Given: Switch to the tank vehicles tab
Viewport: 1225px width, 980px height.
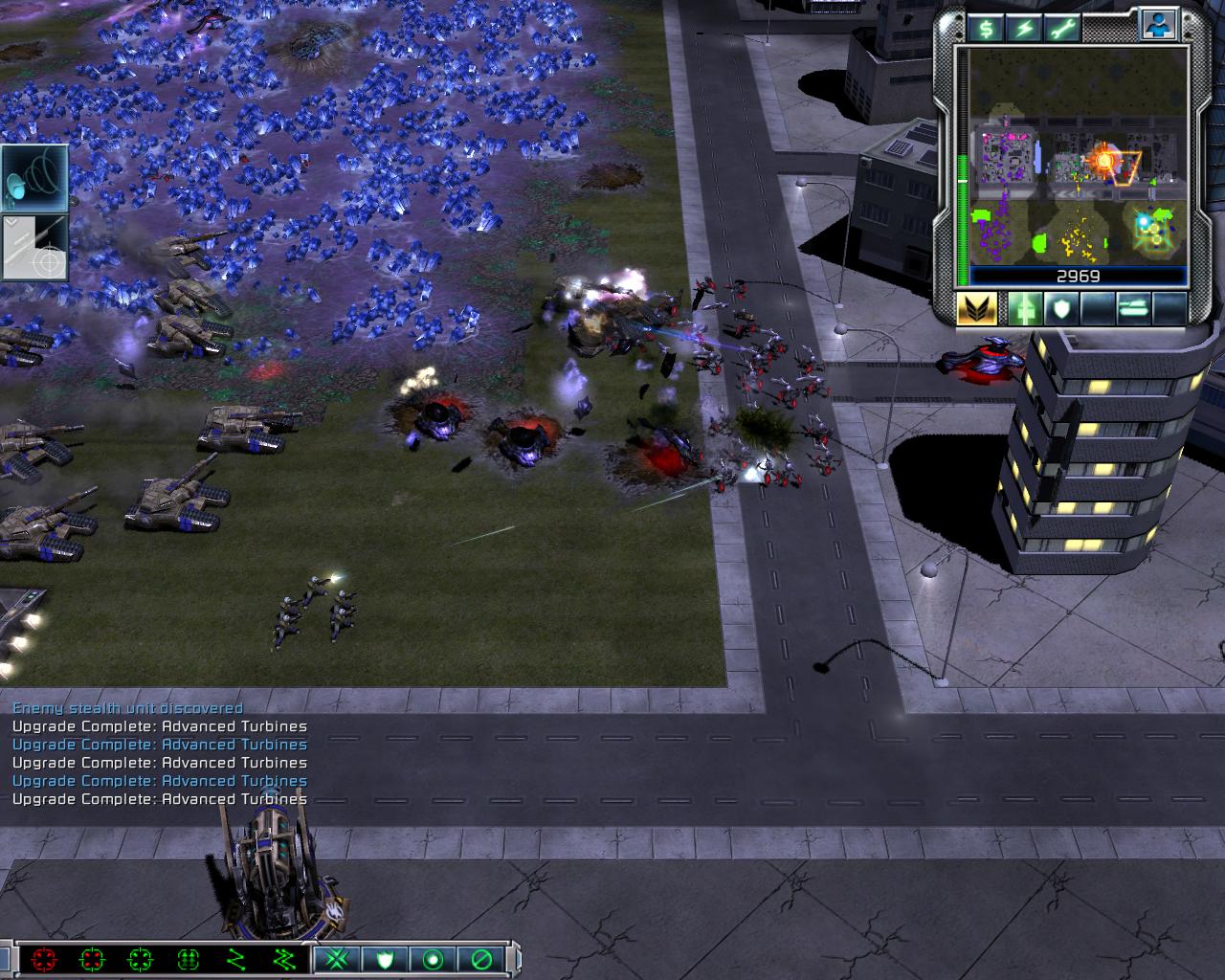Looking at the screenshot, I should [1132, 308].
